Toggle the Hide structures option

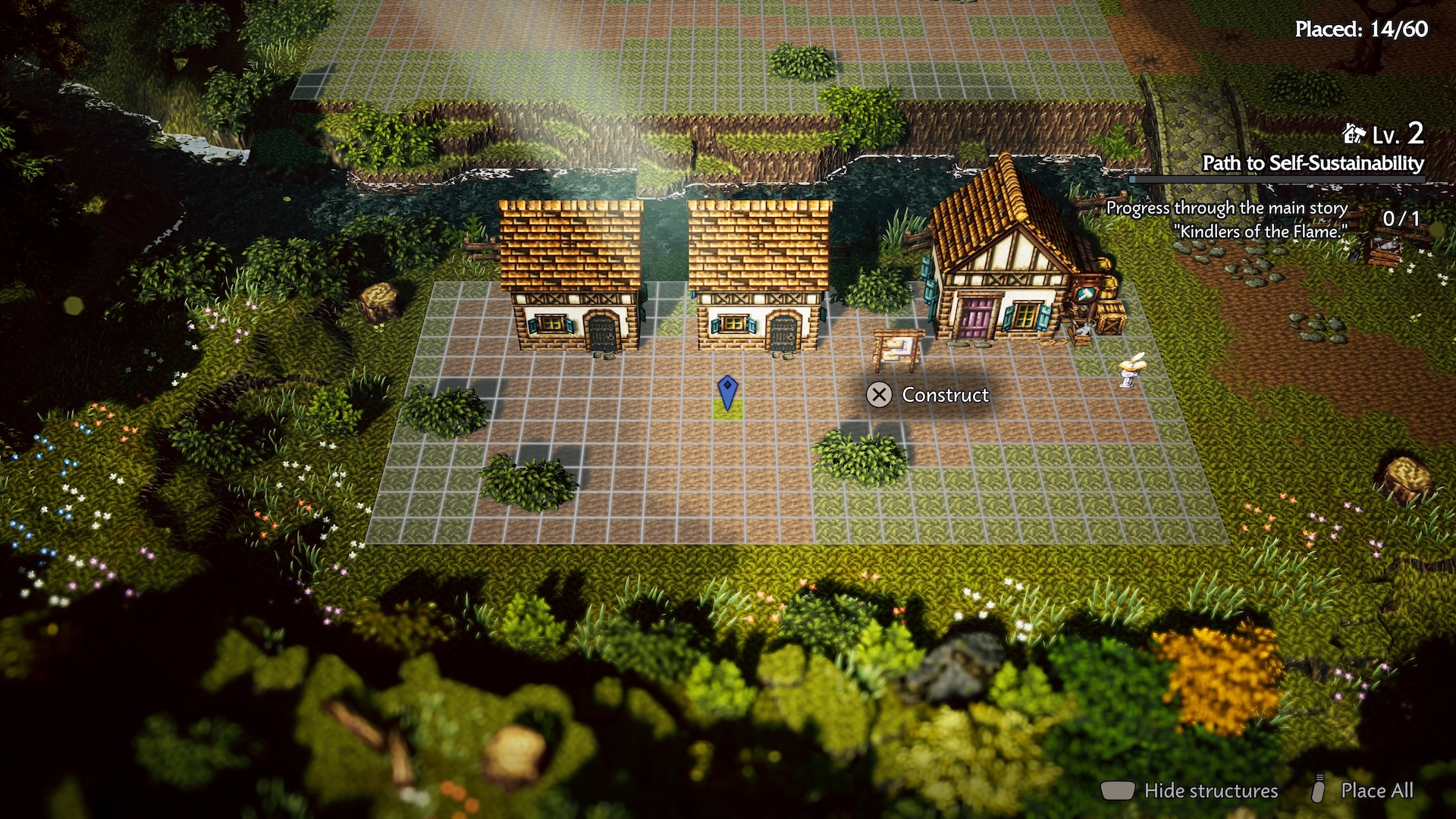tap(1210, 790)
